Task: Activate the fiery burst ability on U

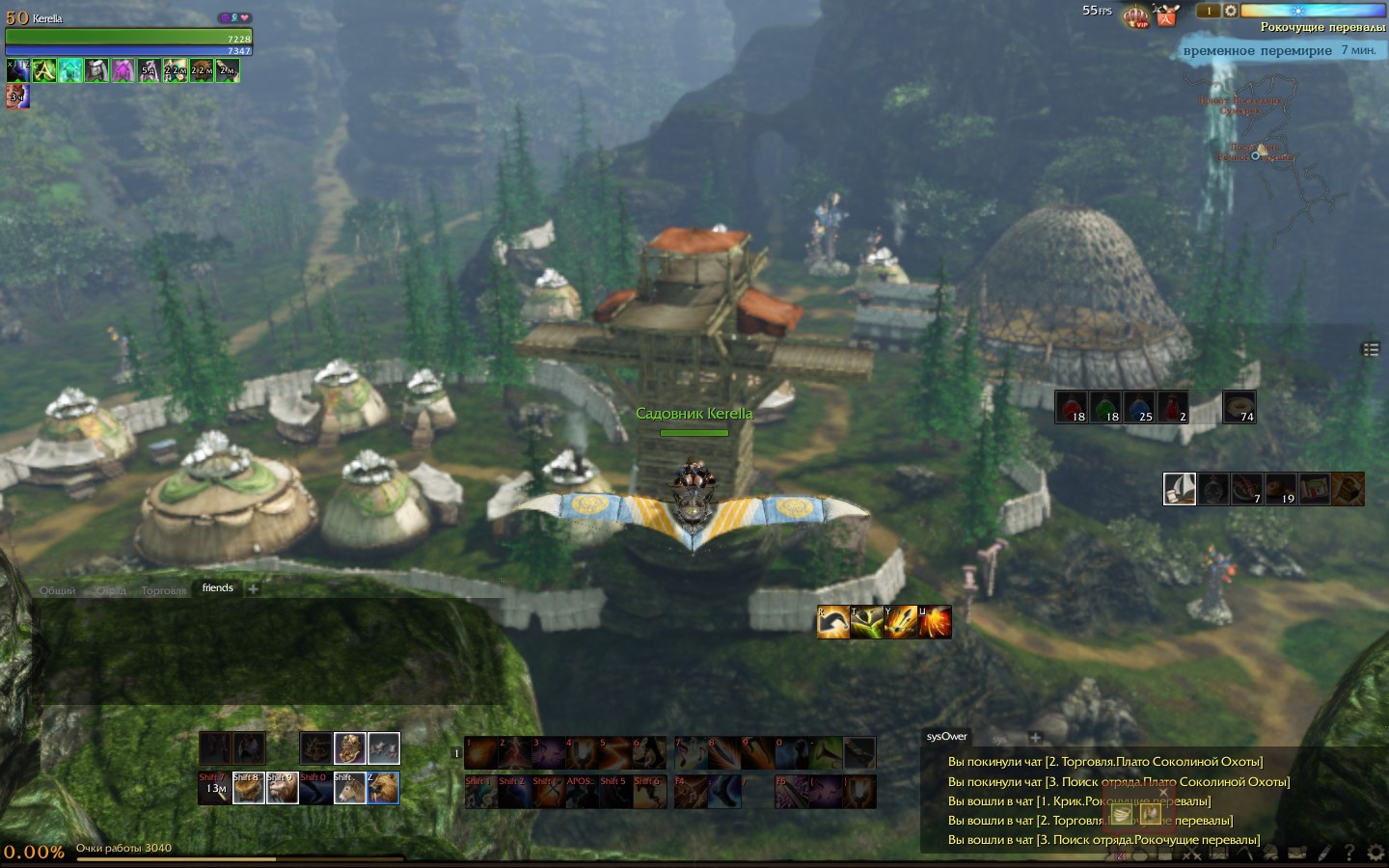Action: point(934,622)
